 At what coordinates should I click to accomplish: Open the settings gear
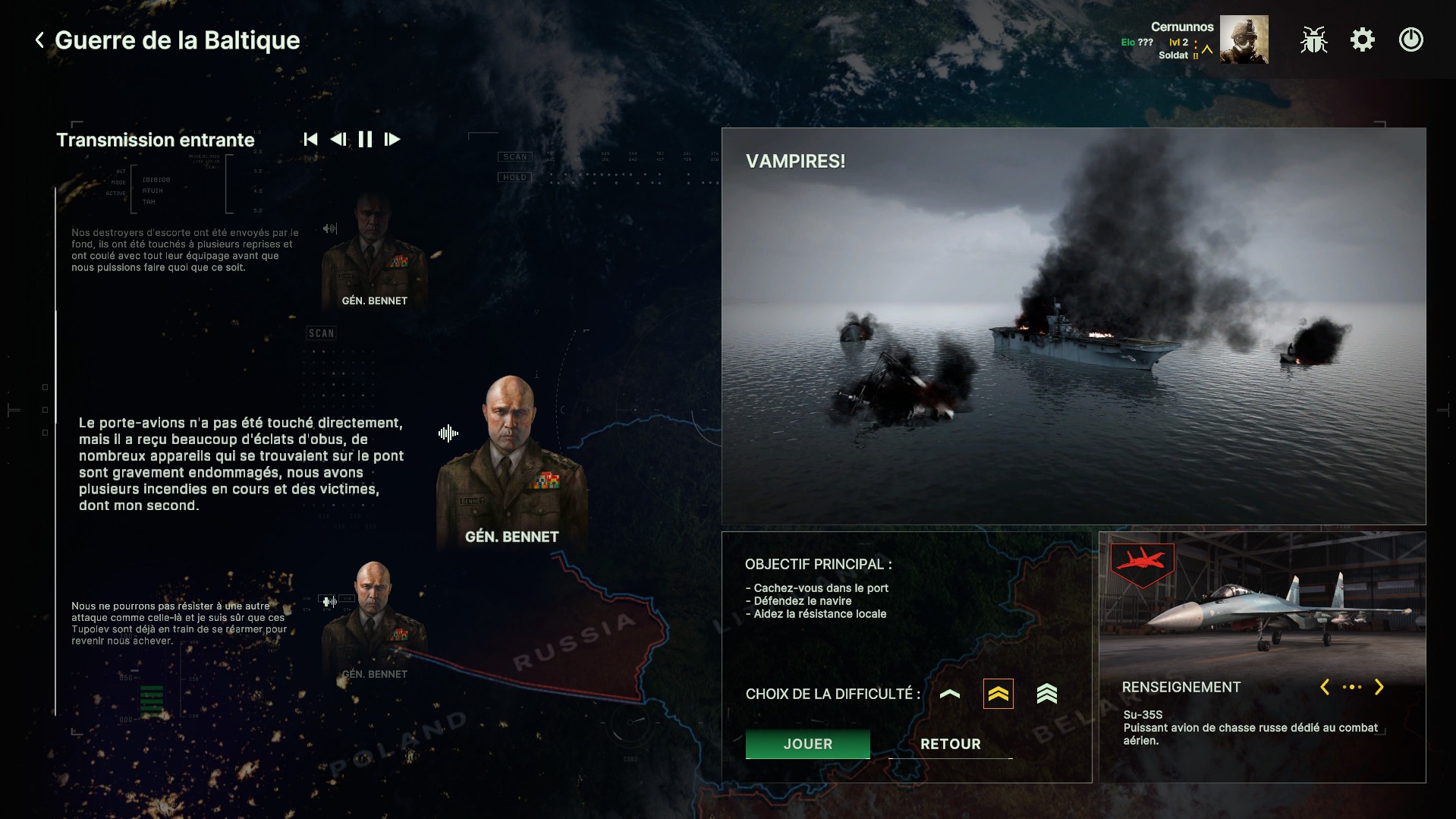click(1362, 40)
